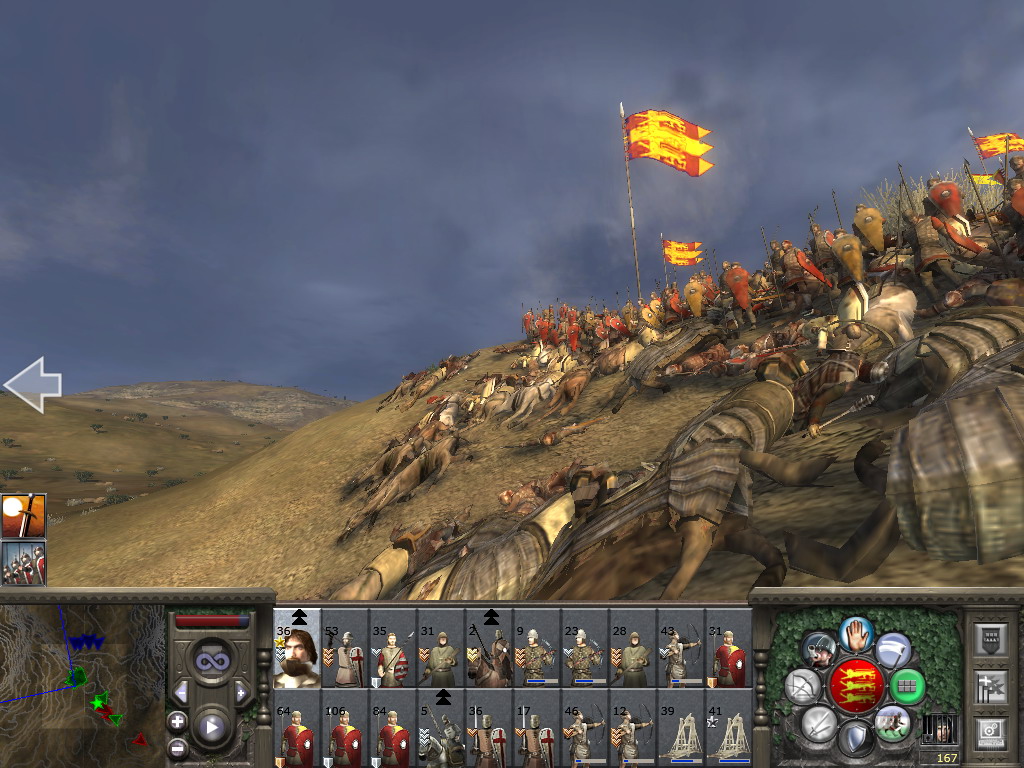Click the play button to resume battle speed
Viewport: 1024px width, 768px height.
click(x=211, y=727)
